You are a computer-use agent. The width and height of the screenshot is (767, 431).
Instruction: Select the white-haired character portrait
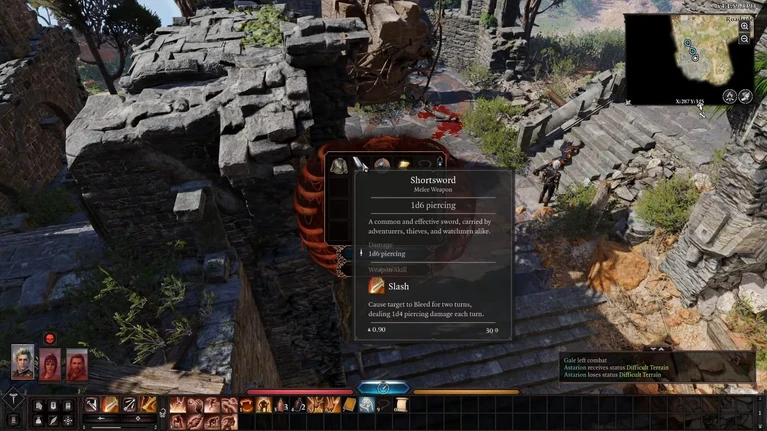[x=22, y=363]
